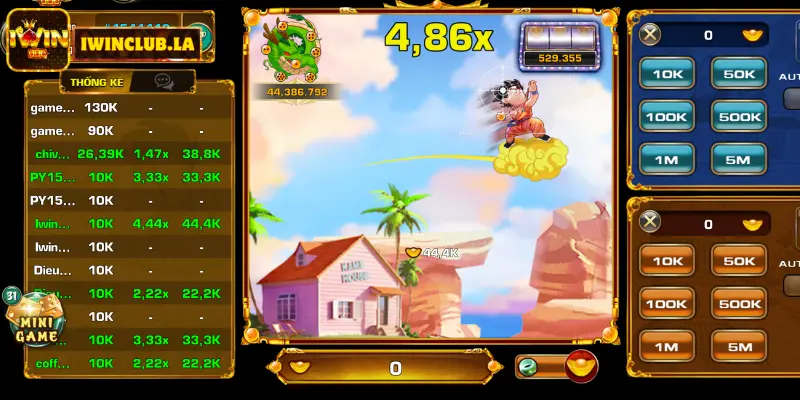Choose the blue 100K bet chip
The width and height of the screenshot is (800, 400).
pos(667,116)
